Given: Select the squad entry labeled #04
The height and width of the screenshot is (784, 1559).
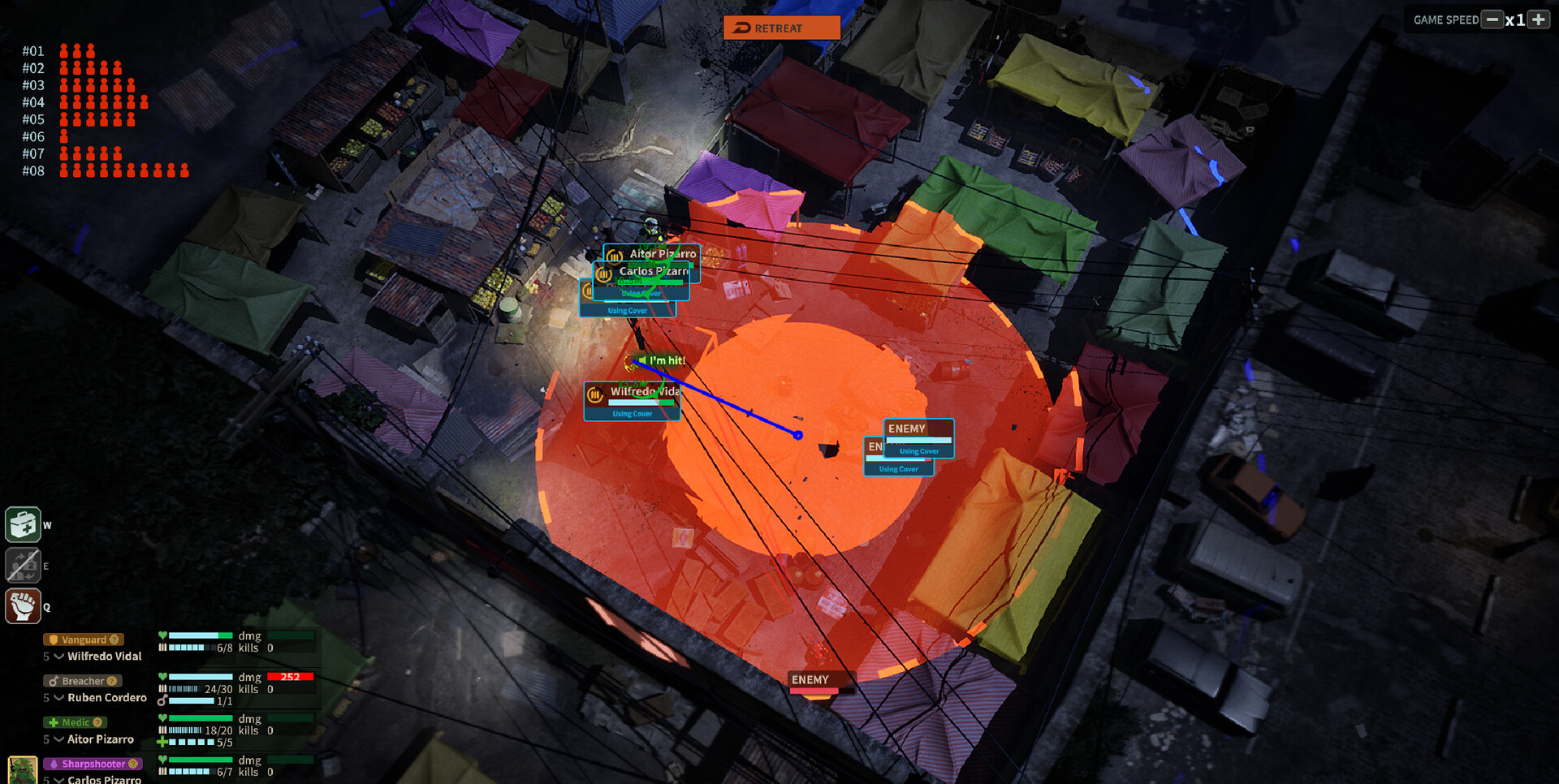Looking at the screenshot, I should click(x=33, y=102).
